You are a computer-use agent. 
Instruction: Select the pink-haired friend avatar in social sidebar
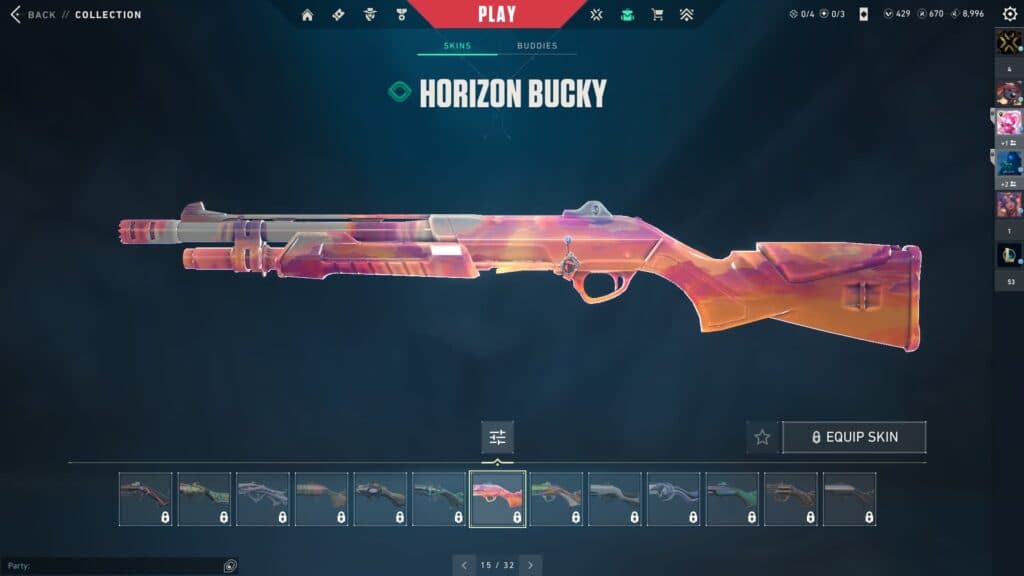[x=1008, y=123]
